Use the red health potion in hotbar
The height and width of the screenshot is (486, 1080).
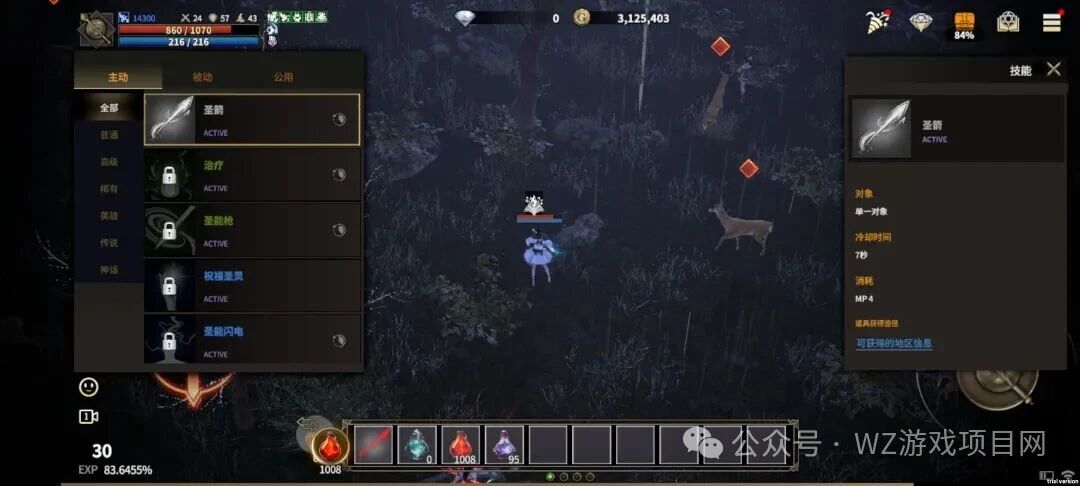click(460, 444)
